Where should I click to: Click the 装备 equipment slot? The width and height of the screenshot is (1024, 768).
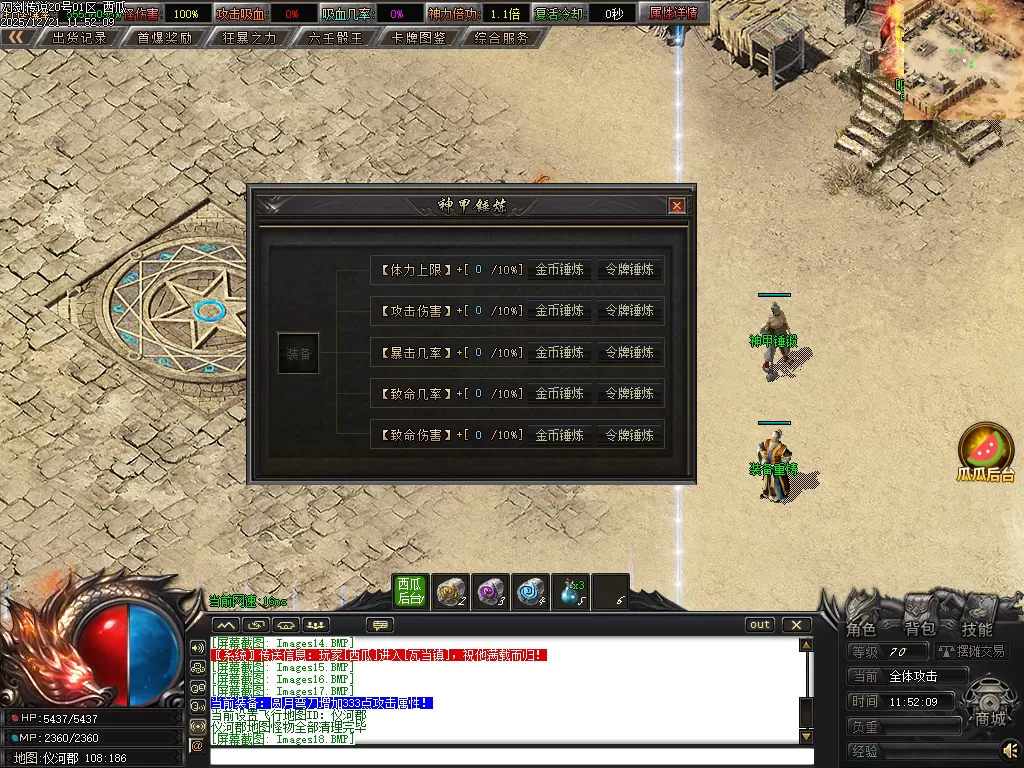coord(298,353)
